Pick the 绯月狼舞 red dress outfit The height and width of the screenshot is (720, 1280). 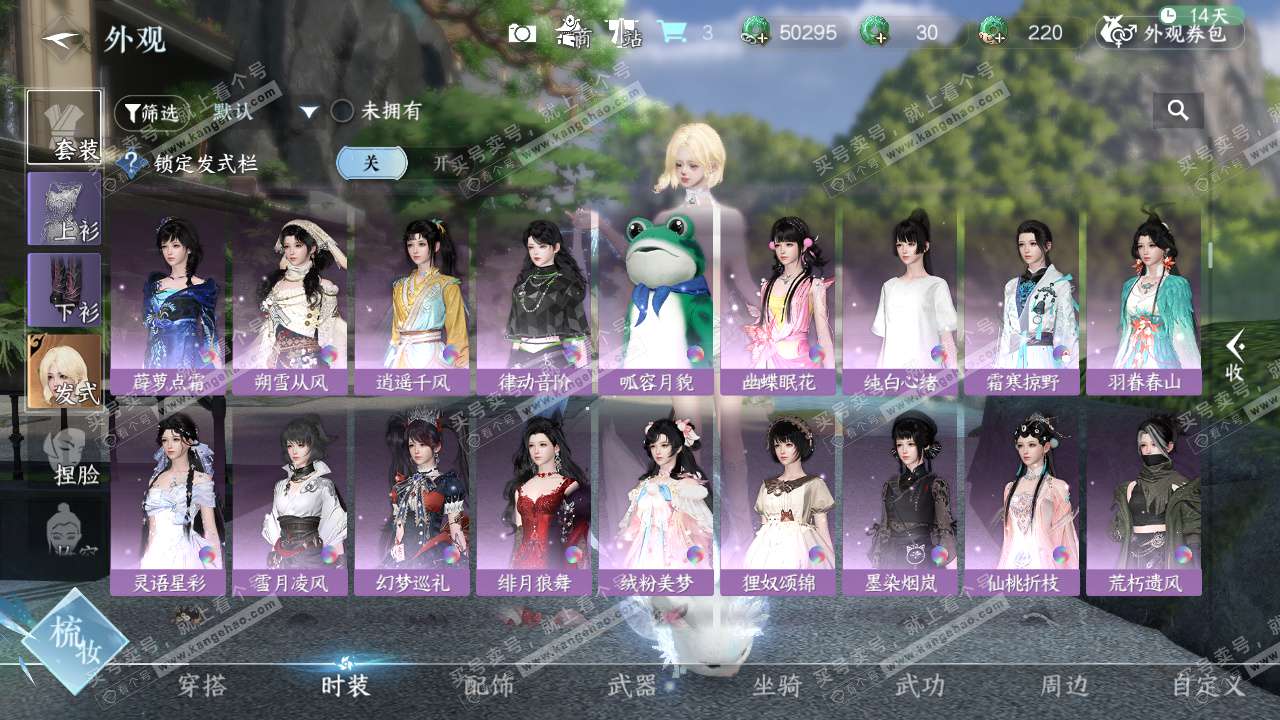tap(534, 500)
